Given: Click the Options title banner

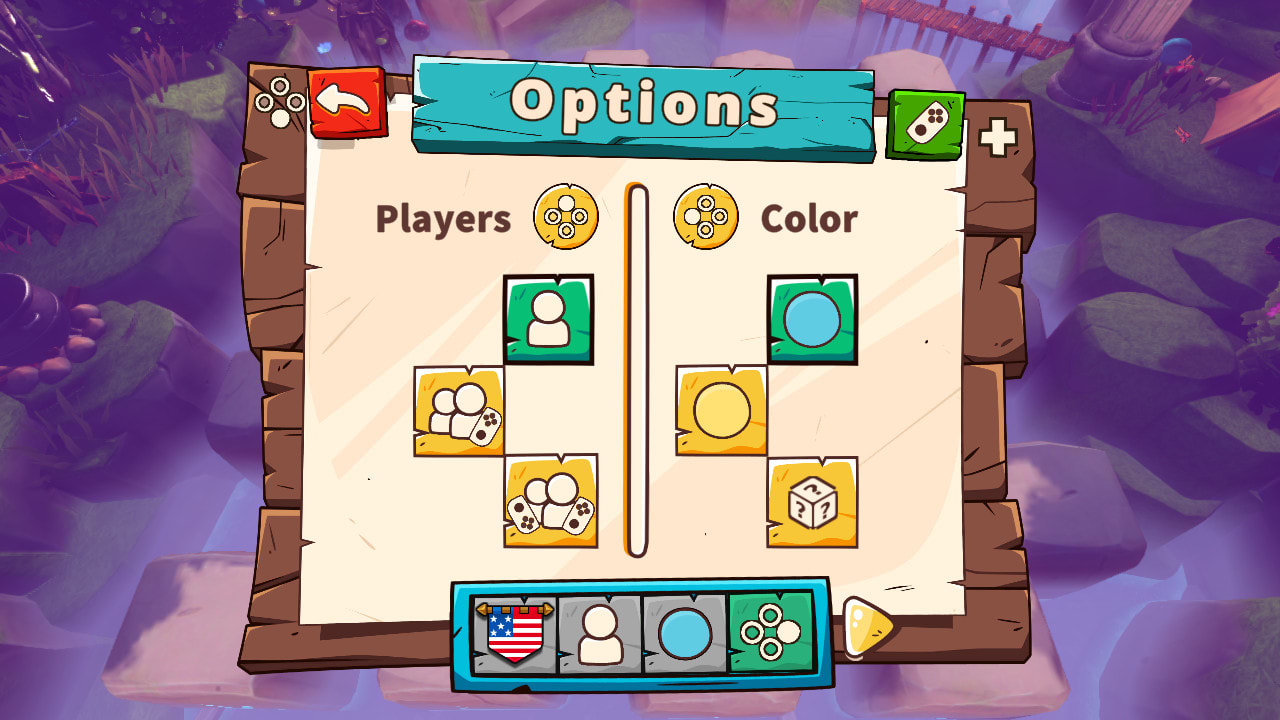Looking at the screenshot, I should click(x=644, y=102).
